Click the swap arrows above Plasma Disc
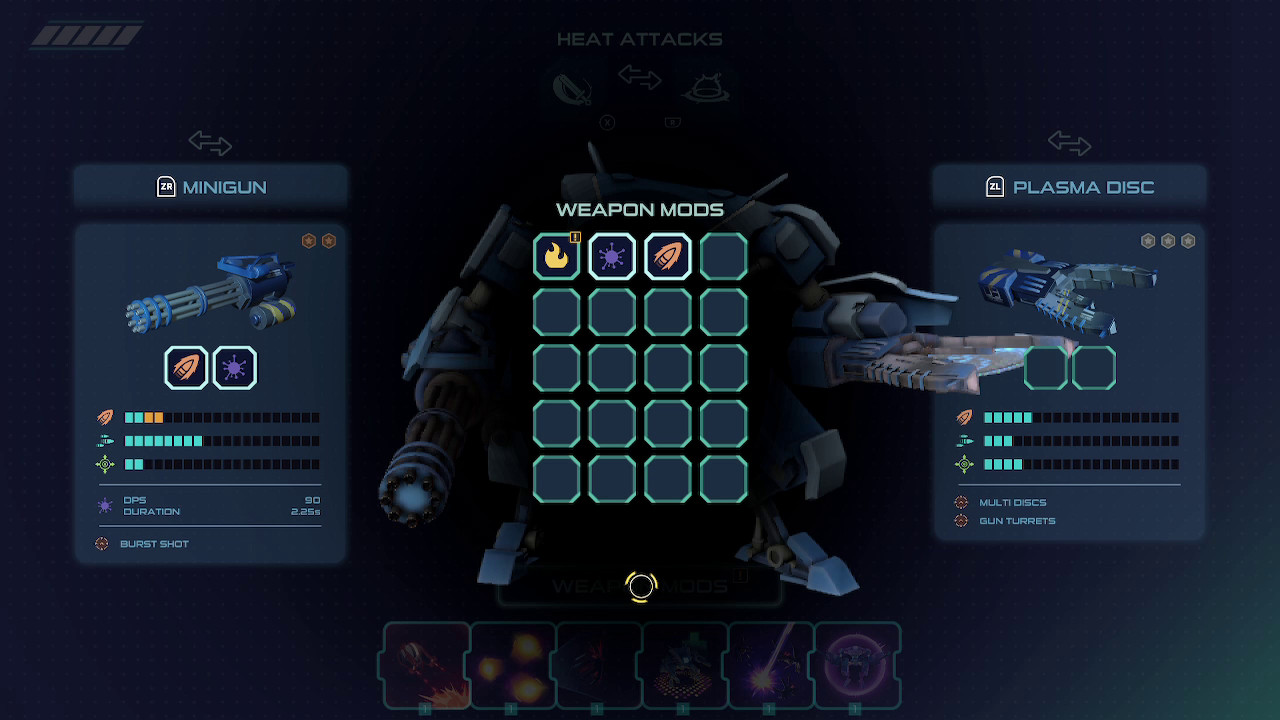Image resolution: width=1280 pixels, height=720 pixels. point(1068,144)
